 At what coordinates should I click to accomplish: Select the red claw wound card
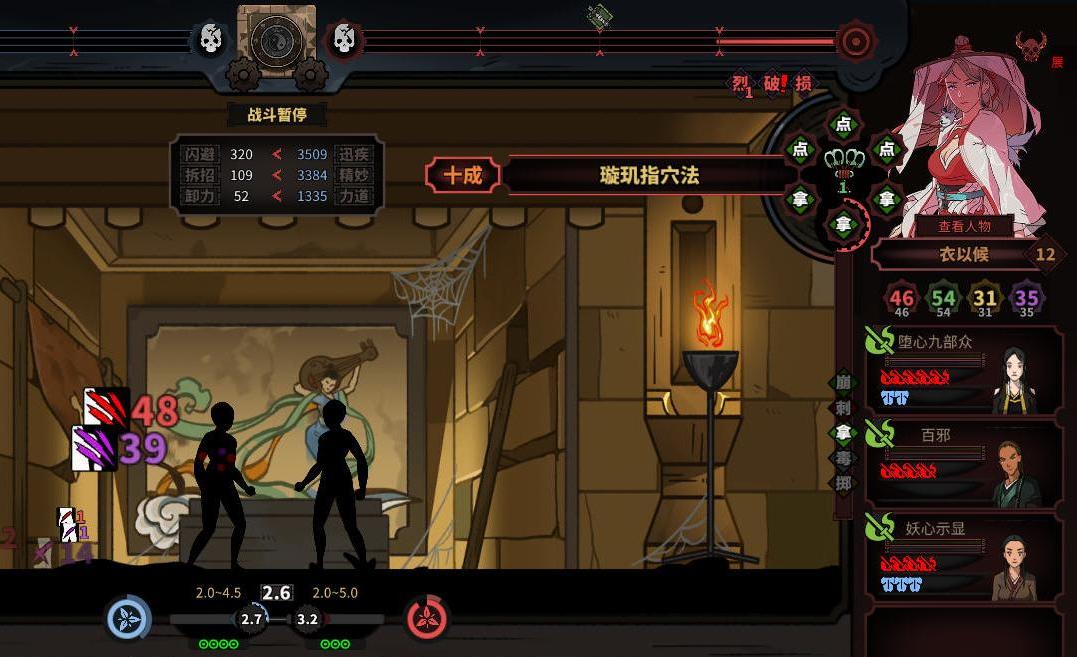106,408
